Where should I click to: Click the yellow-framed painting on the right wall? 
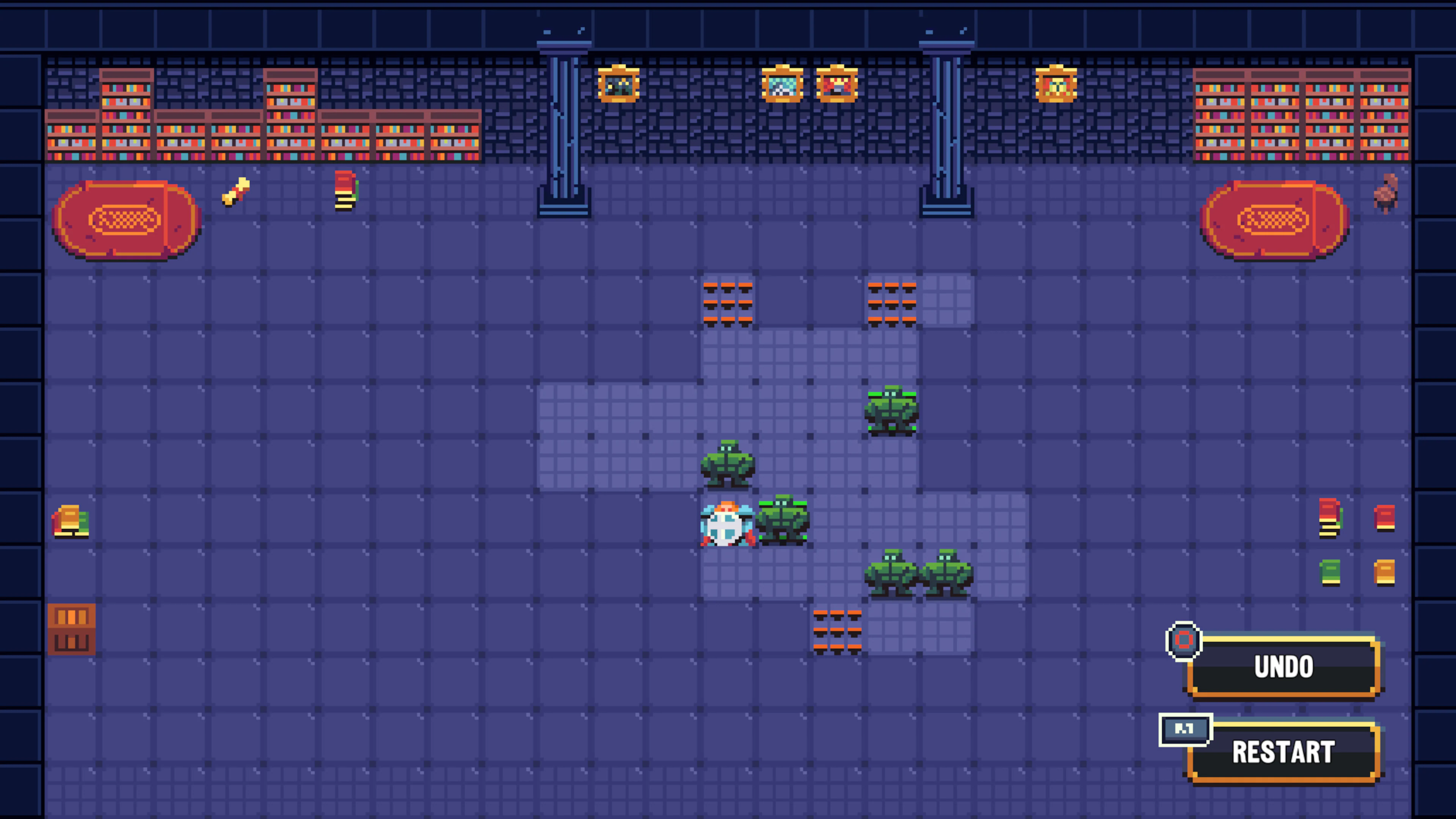click(x=1056, y=85)
